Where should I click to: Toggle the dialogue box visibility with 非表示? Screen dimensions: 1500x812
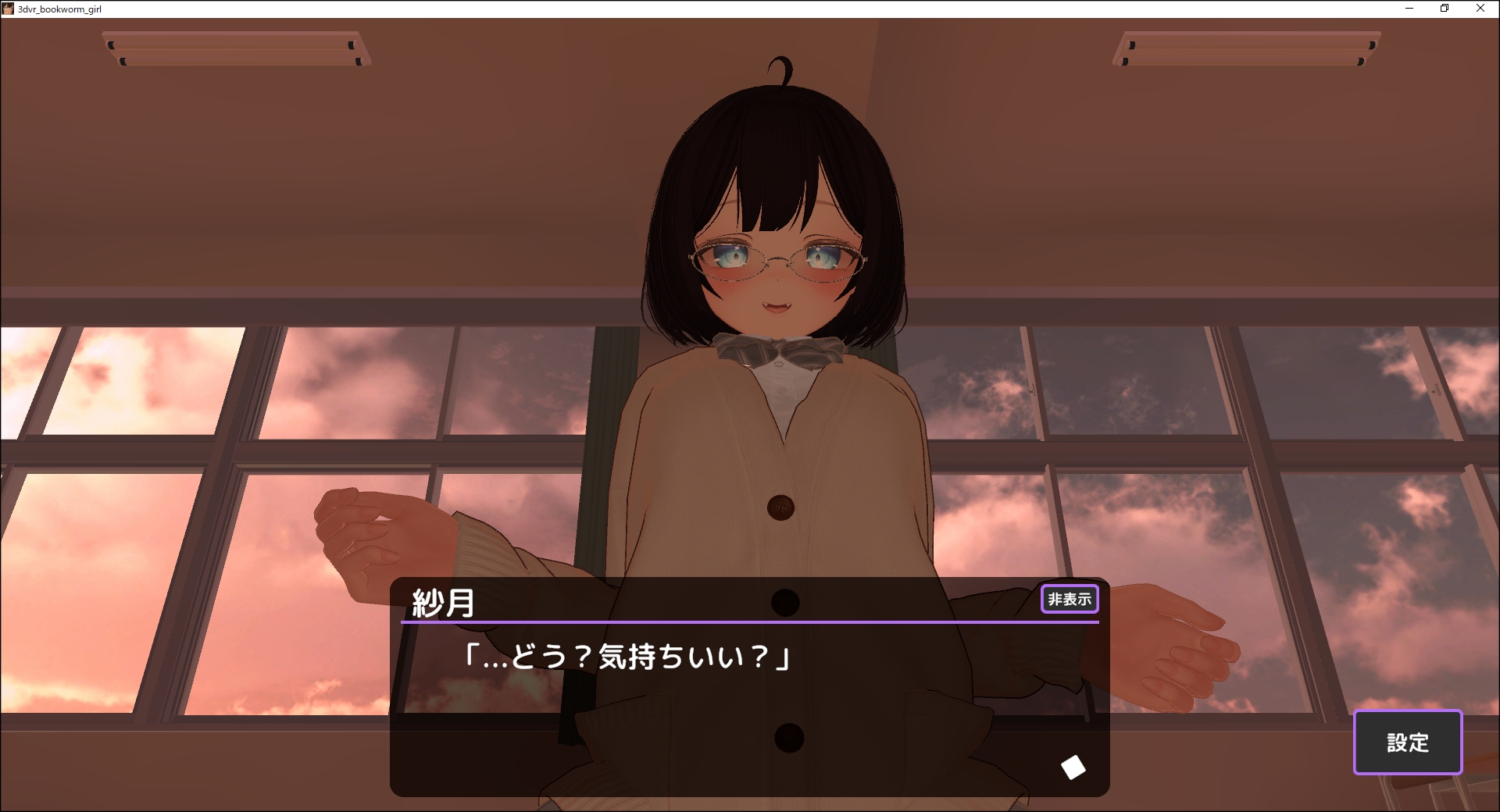click(x=1070, y=598)
